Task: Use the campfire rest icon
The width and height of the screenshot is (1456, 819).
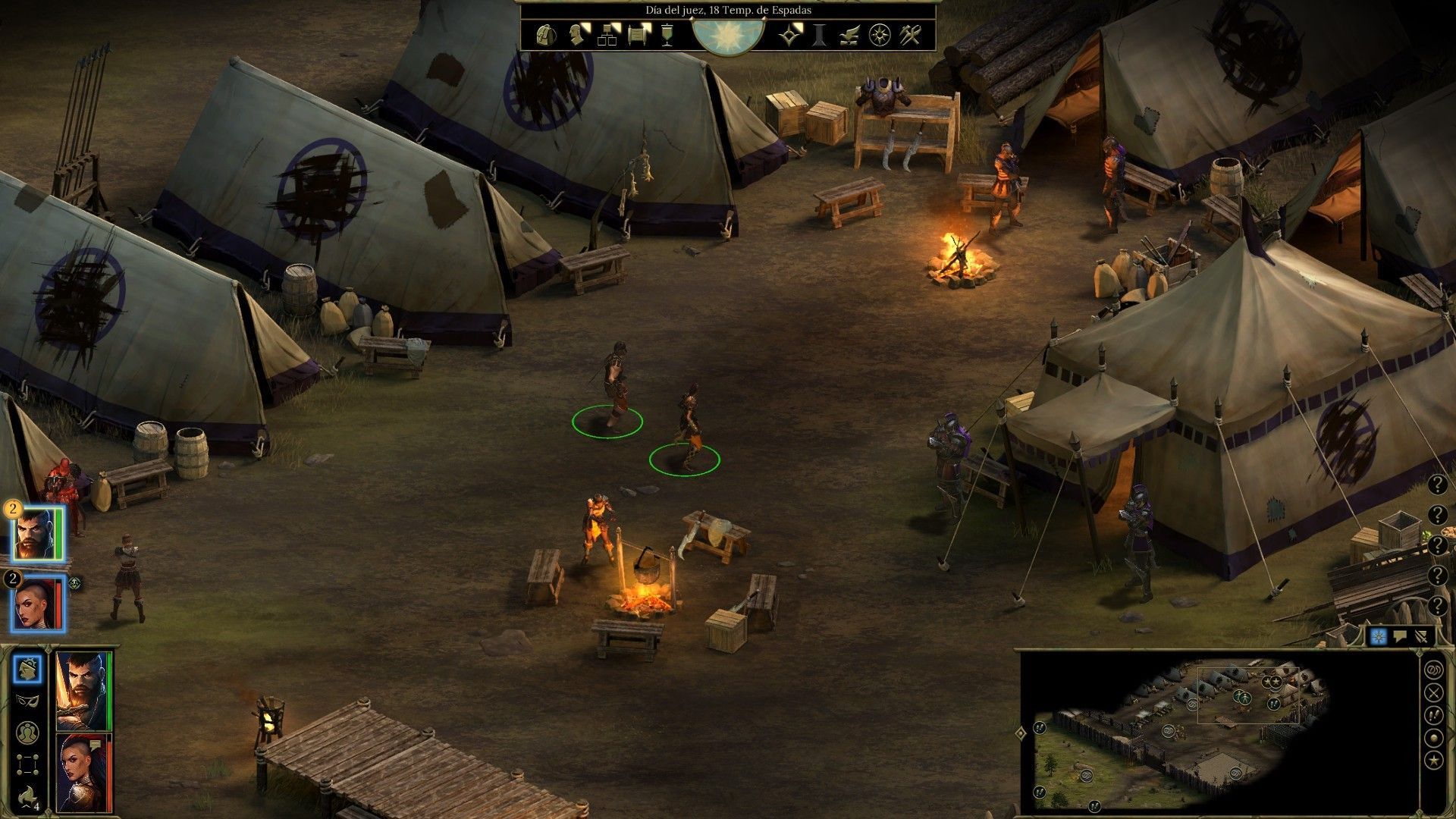Action: tap(28, 795)
